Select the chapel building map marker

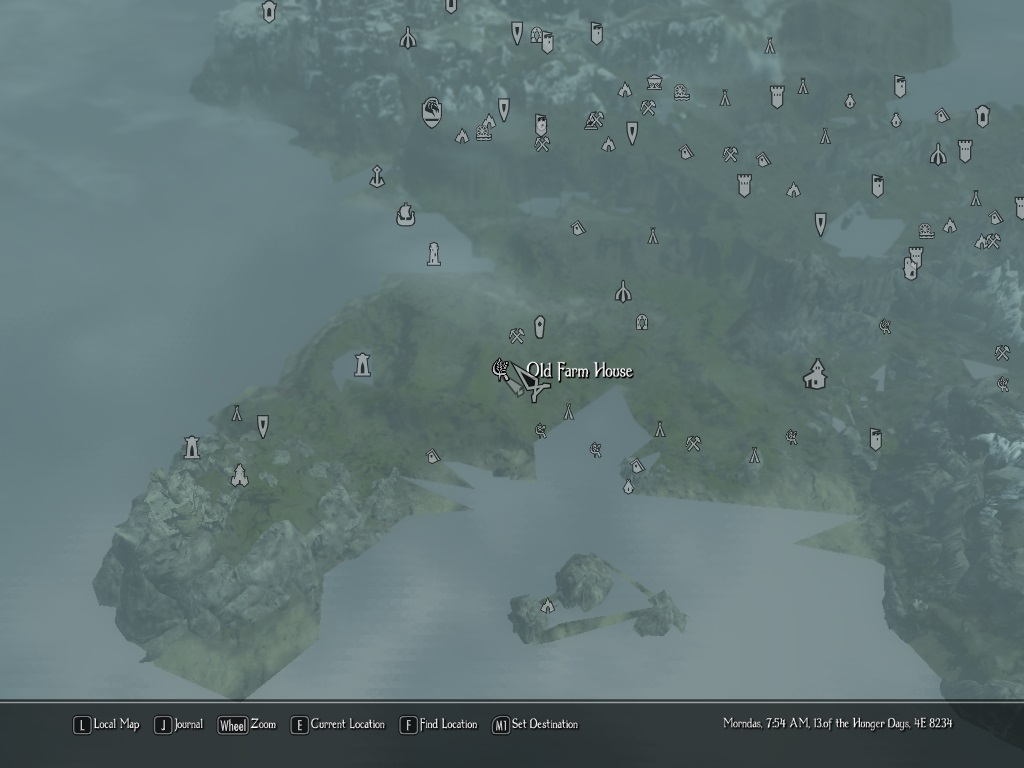(x=816, y=375)
